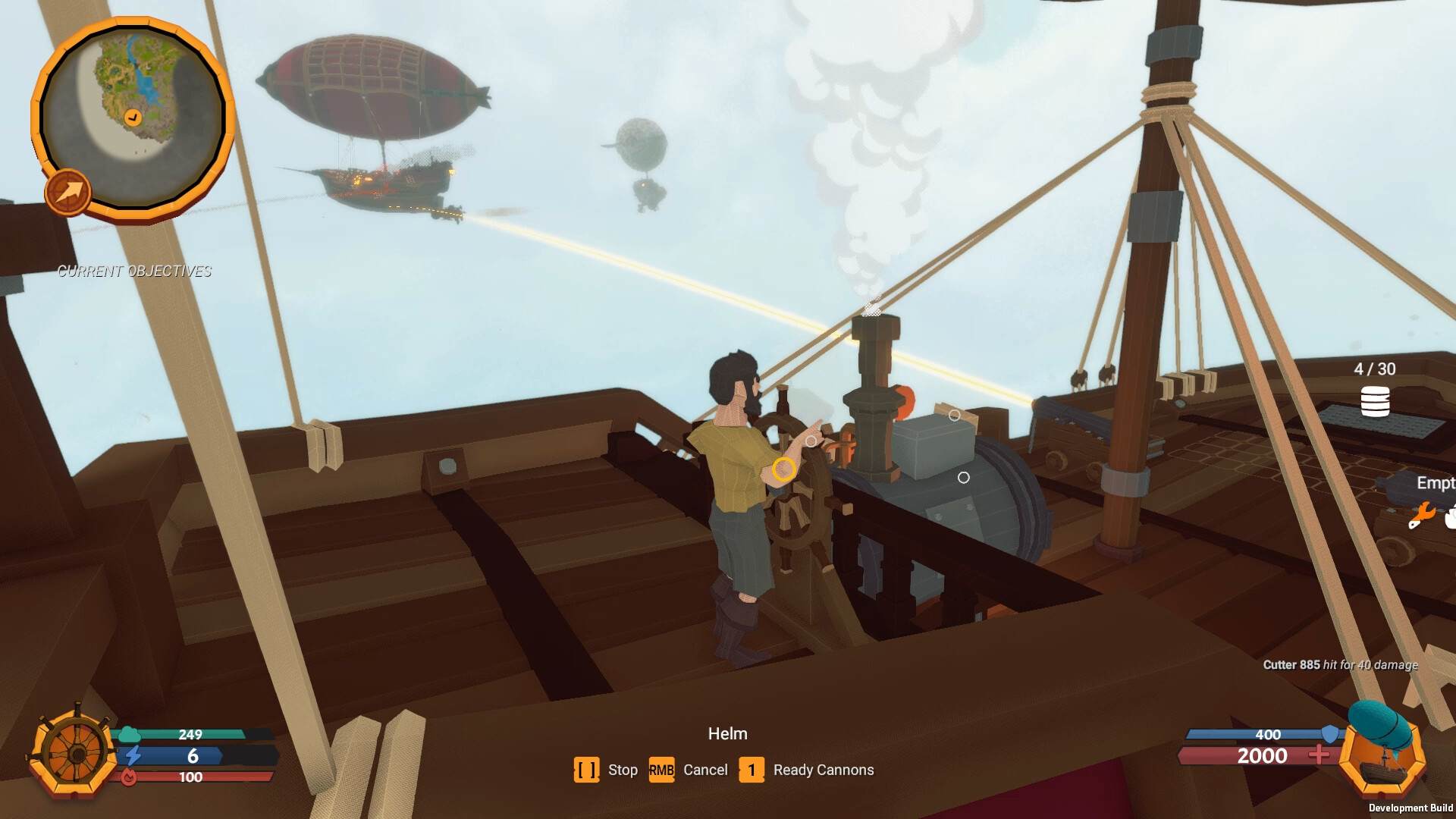Click the compass arrow on the minimap
The image size is (1456, 819).
[67, 190]
